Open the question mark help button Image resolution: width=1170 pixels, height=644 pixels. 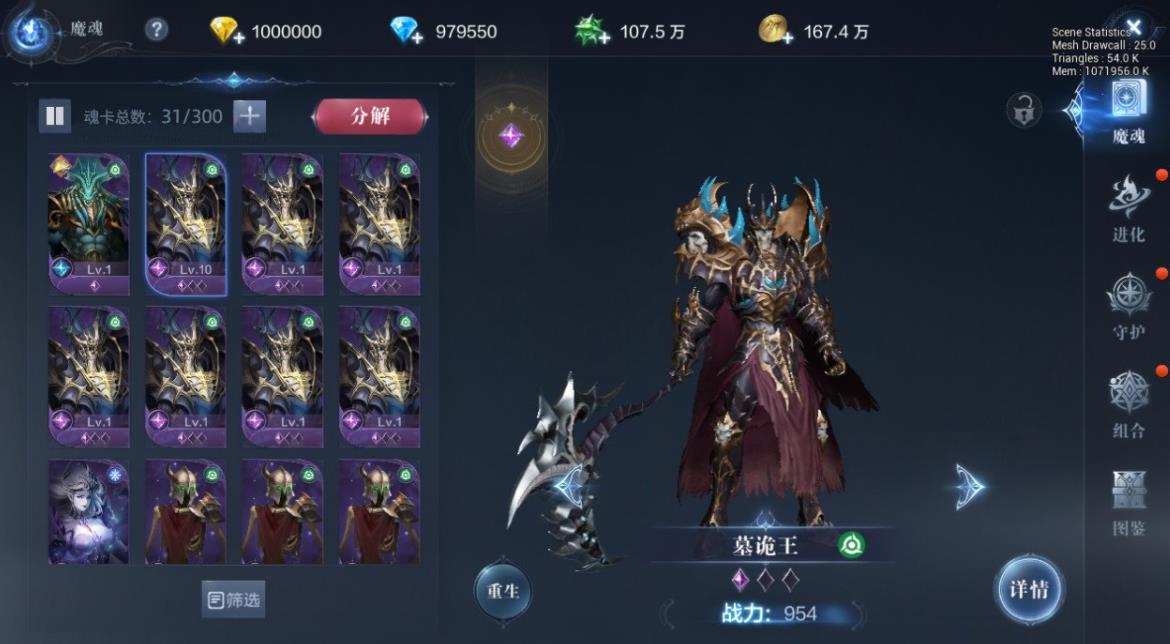[x=156, y=30]
